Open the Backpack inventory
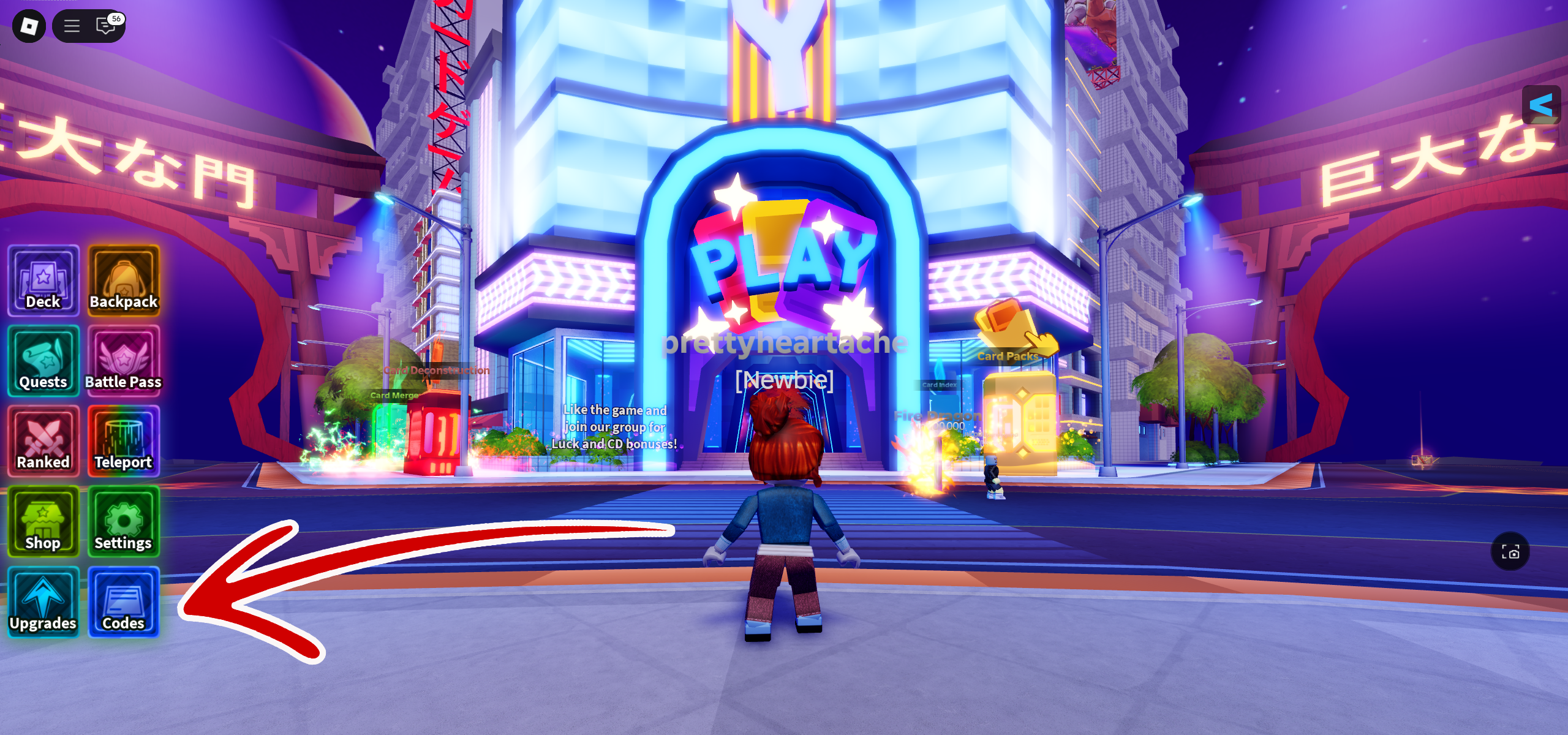The height and width of the screenshot is (735, 1568). point(124,281)
